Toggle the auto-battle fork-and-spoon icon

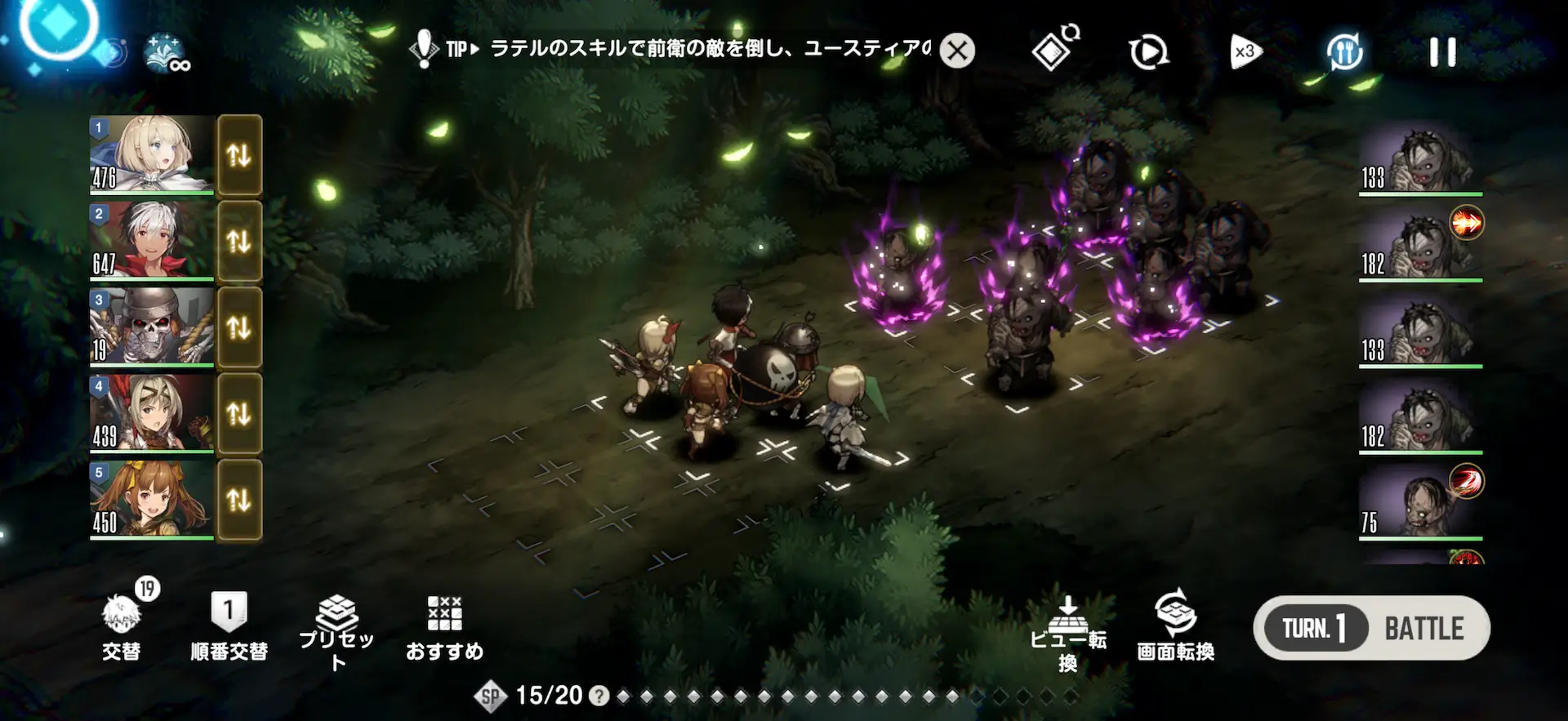pos(1346,51)
